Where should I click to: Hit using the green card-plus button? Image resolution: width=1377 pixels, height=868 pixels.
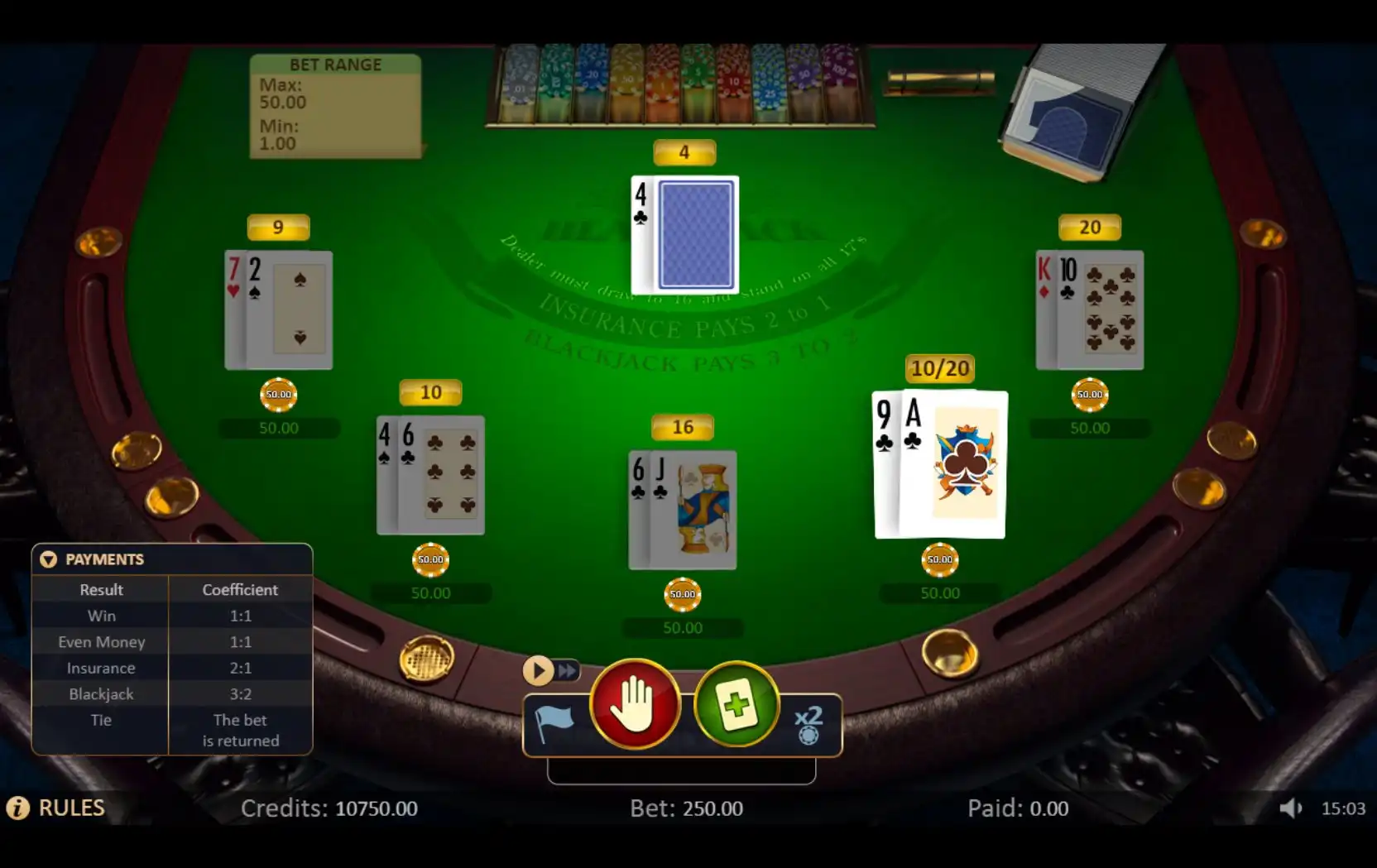coord(736,705)
